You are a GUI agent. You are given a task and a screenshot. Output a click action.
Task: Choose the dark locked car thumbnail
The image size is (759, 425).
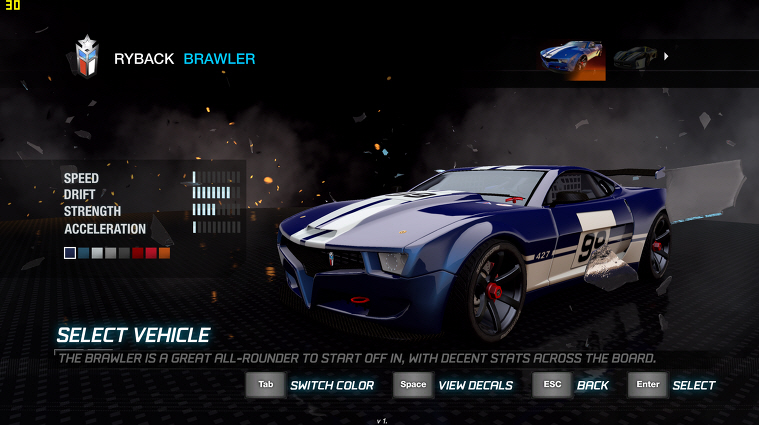pos(634,57)
